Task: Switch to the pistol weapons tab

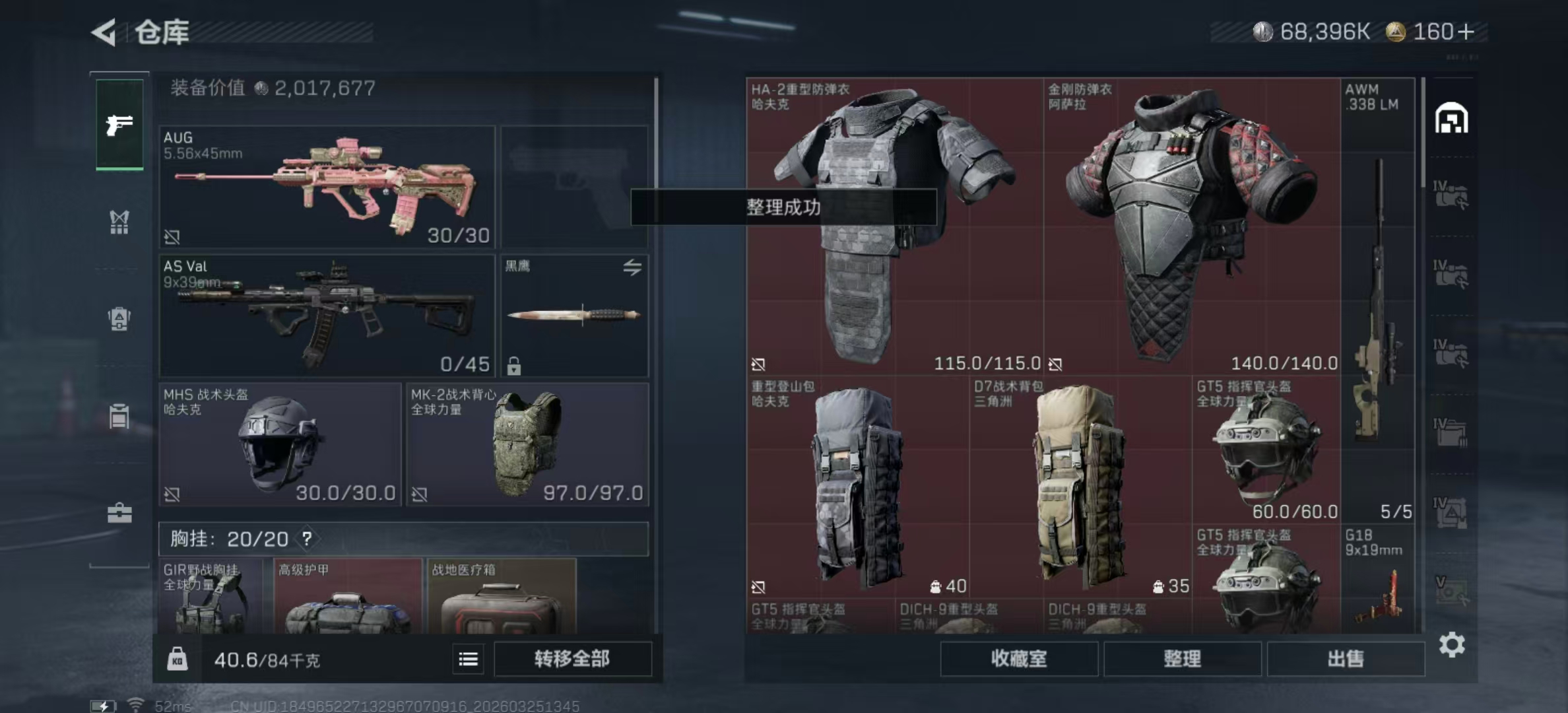Action: 119,124
